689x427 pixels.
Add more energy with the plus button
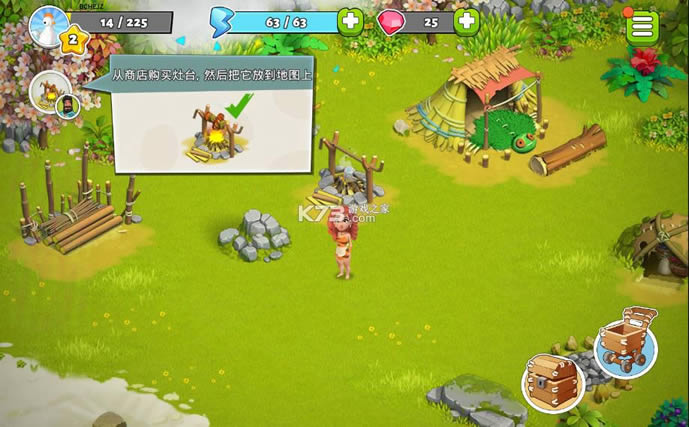coord(350,21)
